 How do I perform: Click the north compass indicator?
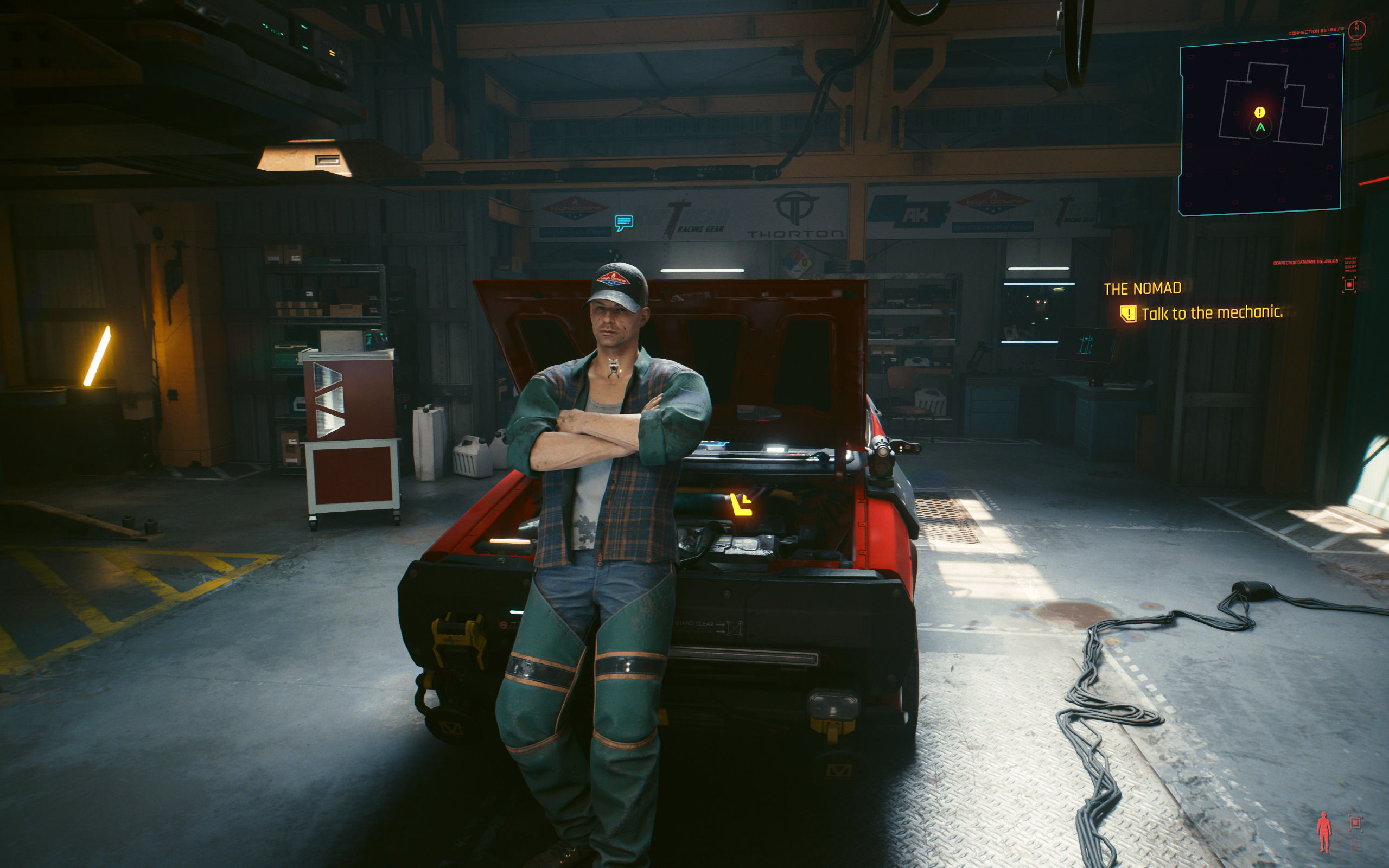pos(1357,28)
